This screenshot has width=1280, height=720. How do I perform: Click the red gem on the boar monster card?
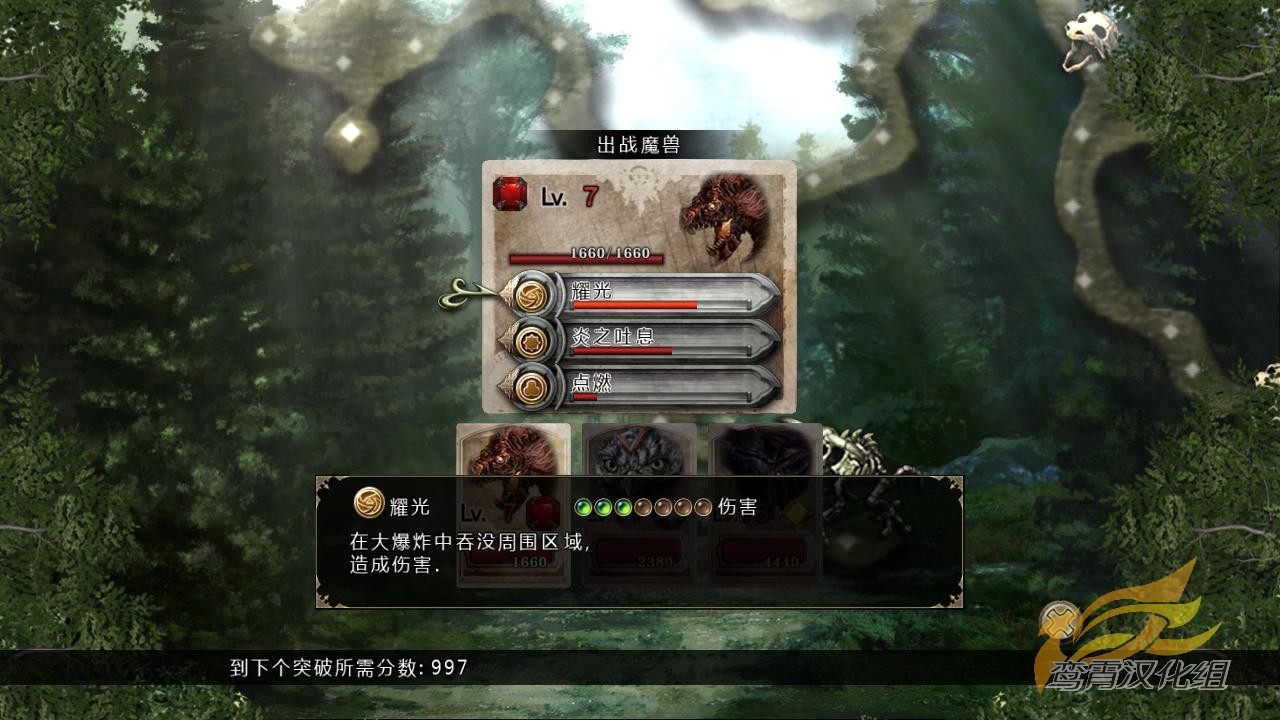point(543,510)
